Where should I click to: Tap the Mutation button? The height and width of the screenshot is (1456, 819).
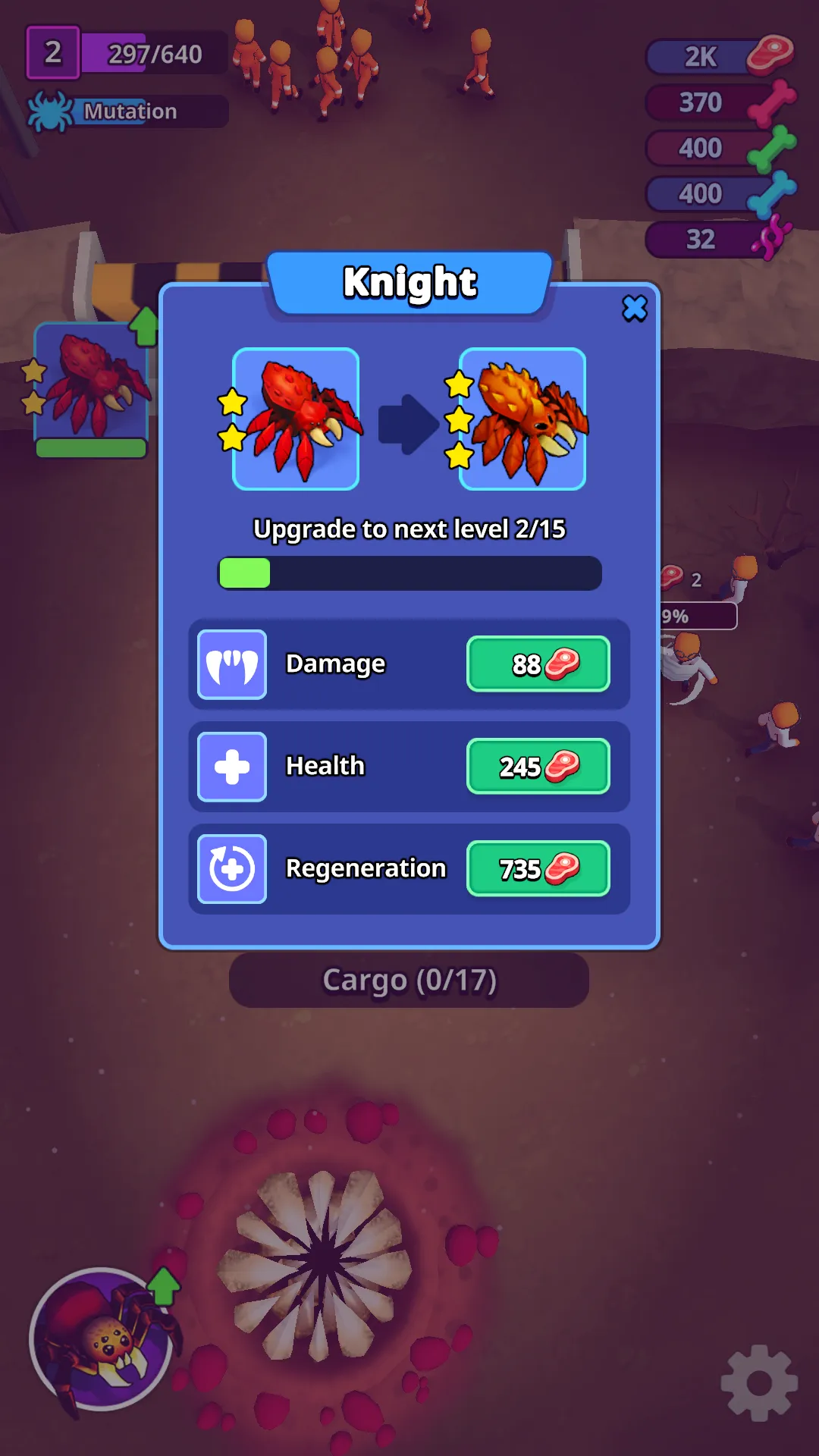pos(129,111)
